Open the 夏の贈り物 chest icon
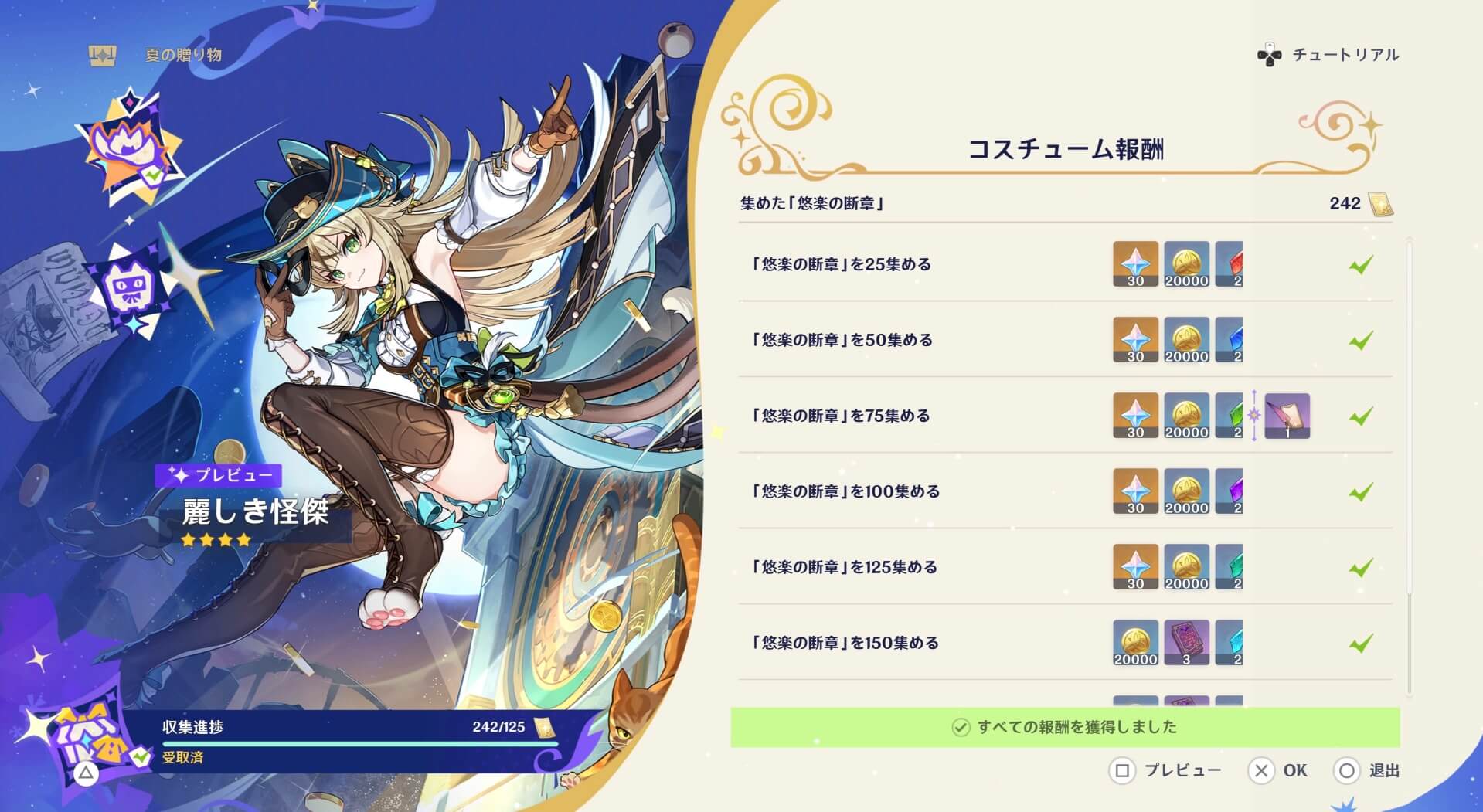Viewport: 1483px width, 812px height. [x=103, y=54]
